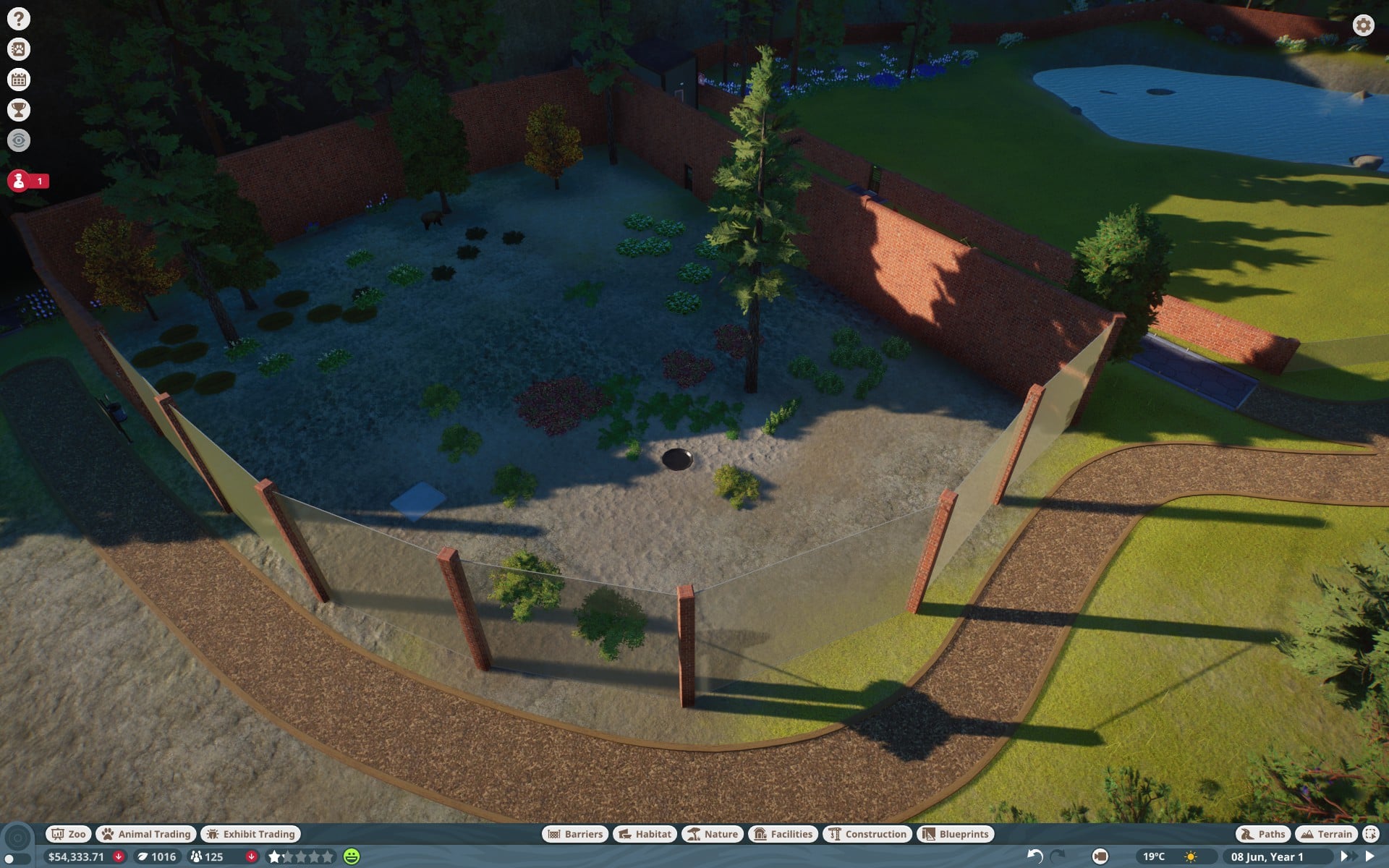Viewport: 1389px width, 868px height.
Task: Open Animal Trading
Action: 146,834
